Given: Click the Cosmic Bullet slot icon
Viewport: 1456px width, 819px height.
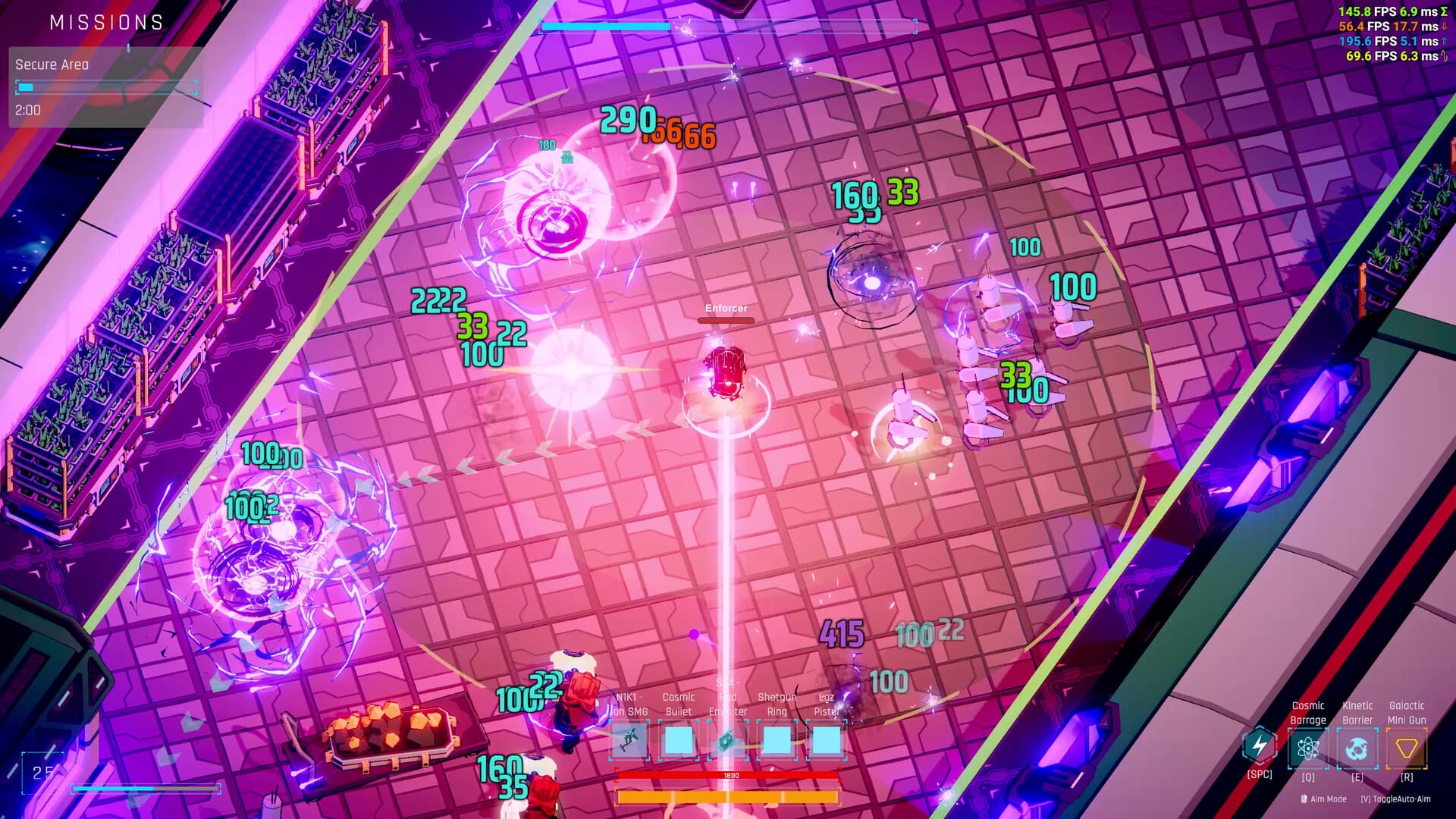Looking at the screenshot, I should click(x=677, y=739).
